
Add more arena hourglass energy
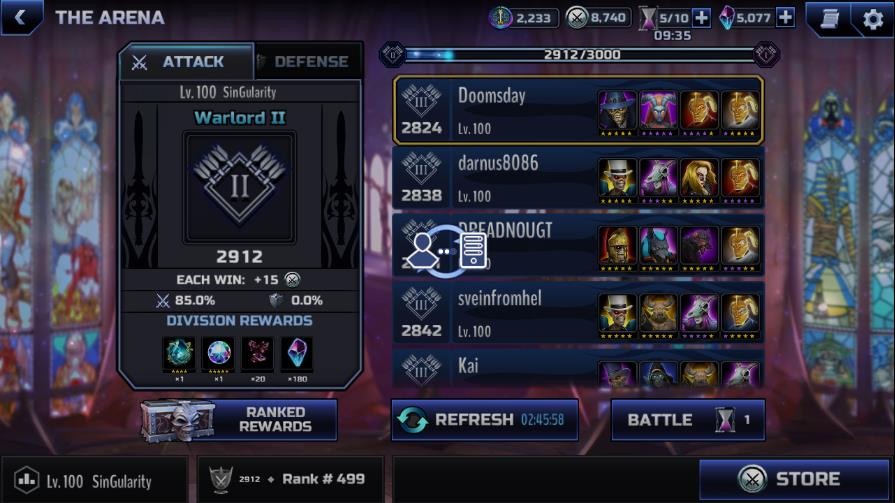click(x=701, y=17)
